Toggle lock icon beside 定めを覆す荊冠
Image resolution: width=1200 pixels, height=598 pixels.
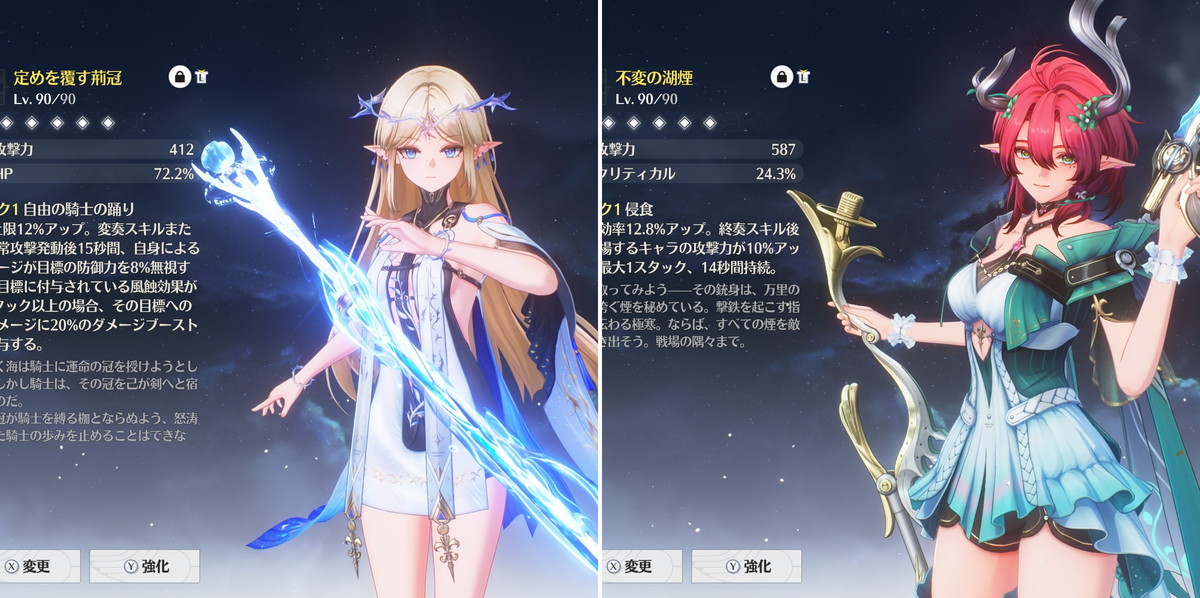[180, 77]
